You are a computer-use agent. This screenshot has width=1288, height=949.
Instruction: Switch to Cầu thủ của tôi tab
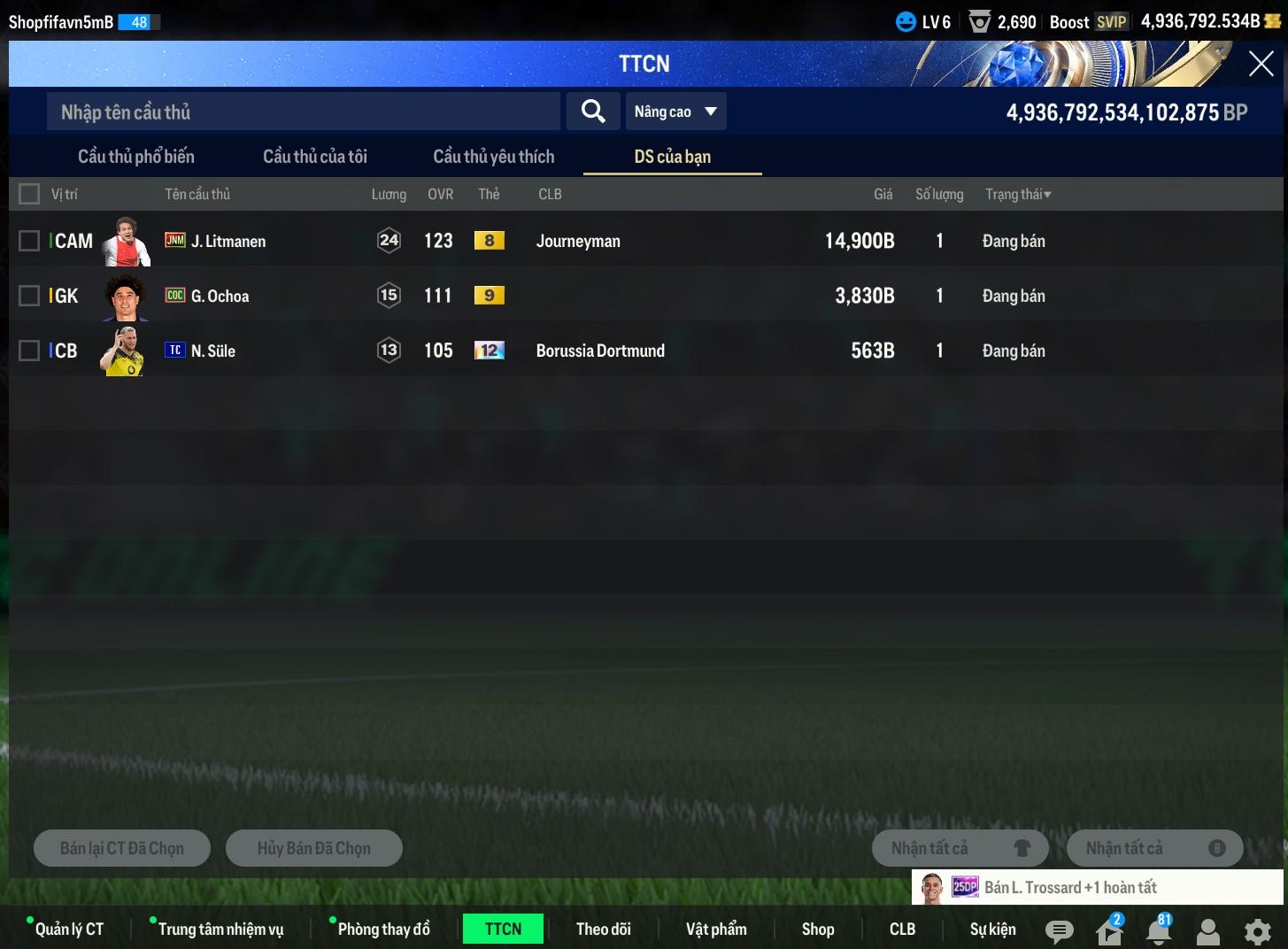(x=315, y=157)
